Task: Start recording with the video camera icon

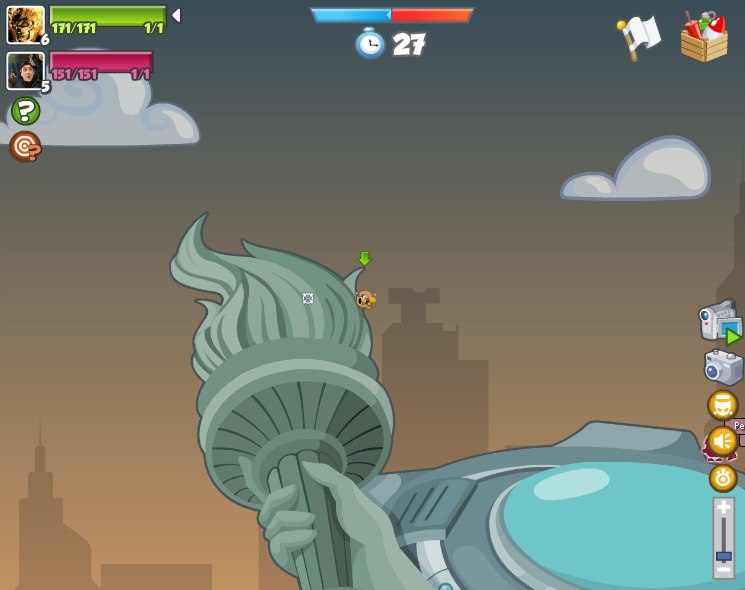Action: (720, 322)
